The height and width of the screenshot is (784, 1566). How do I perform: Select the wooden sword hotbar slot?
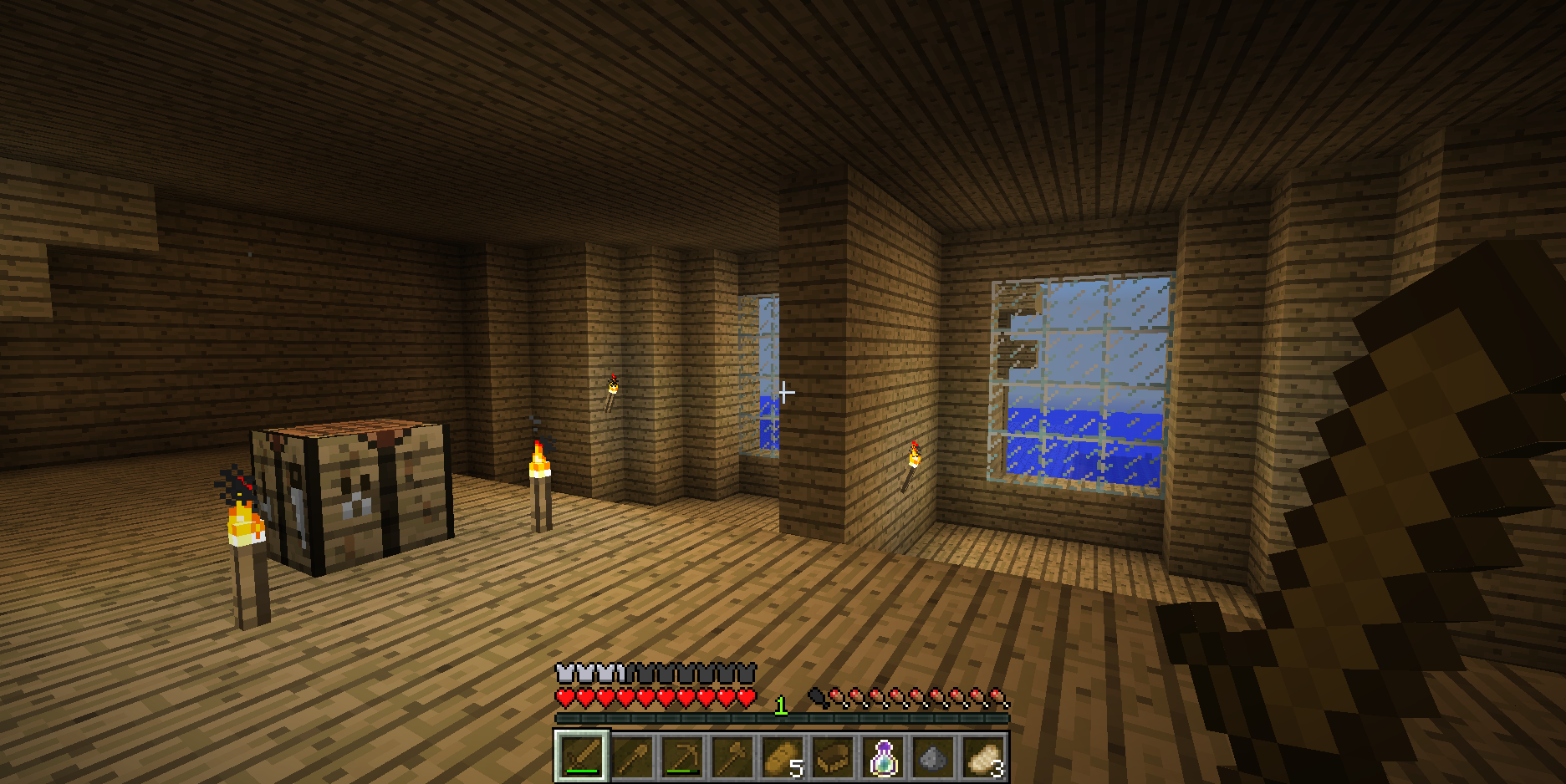click(x=582, y=757)
